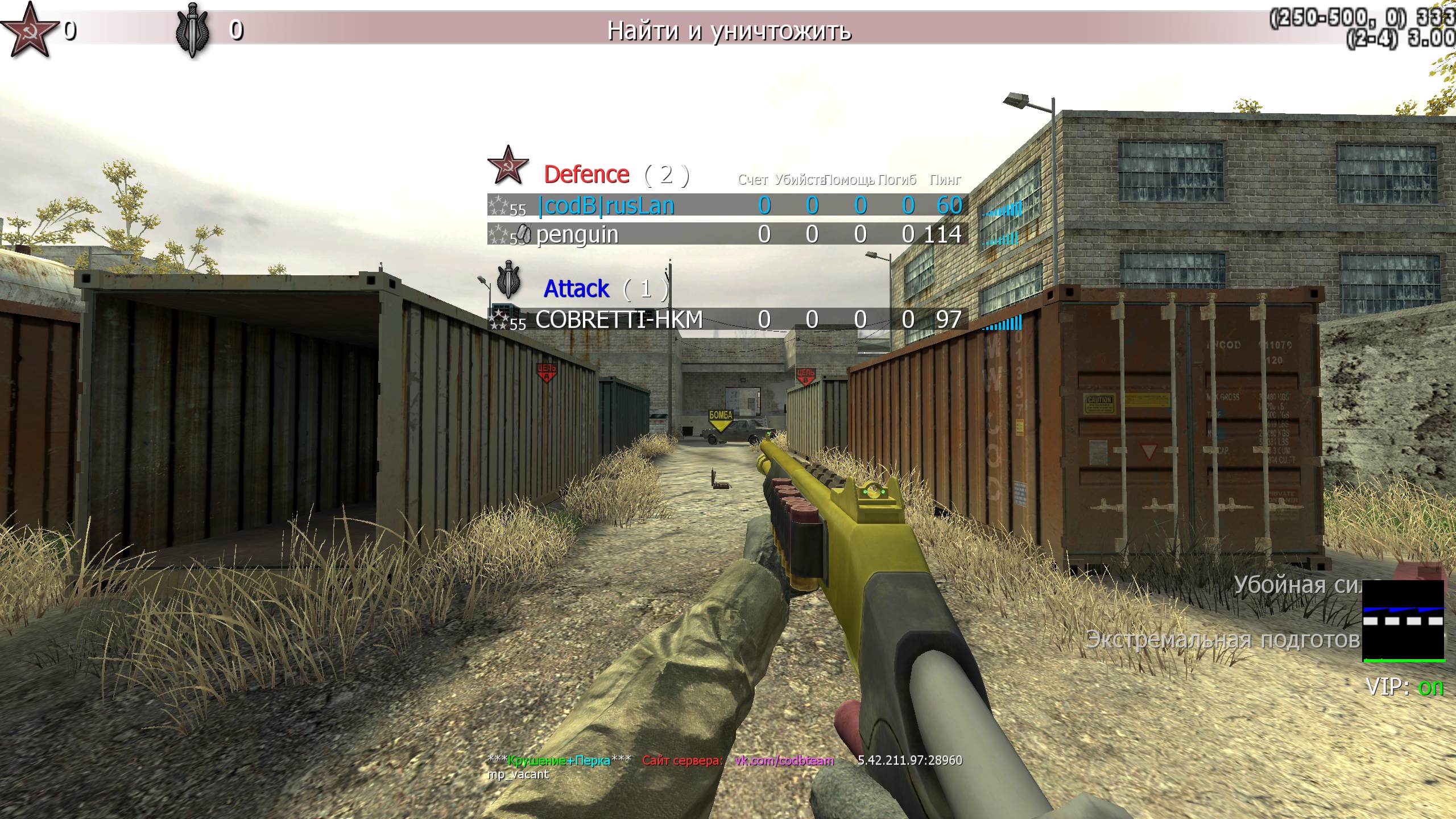Click the Attack team header
Image resolution: width=1456 pixels, height=819 pixels.
[576, 289]
